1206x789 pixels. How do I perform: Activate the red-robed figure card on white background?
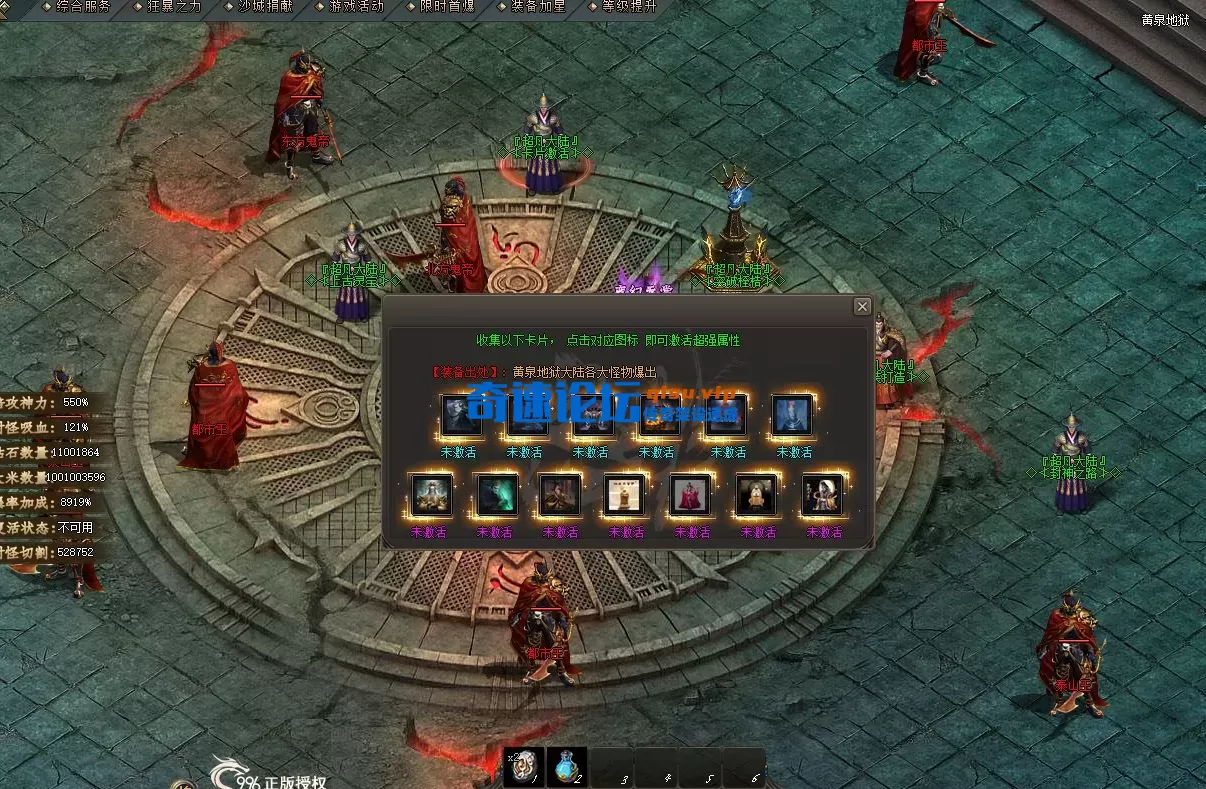(x=691, y=494)
